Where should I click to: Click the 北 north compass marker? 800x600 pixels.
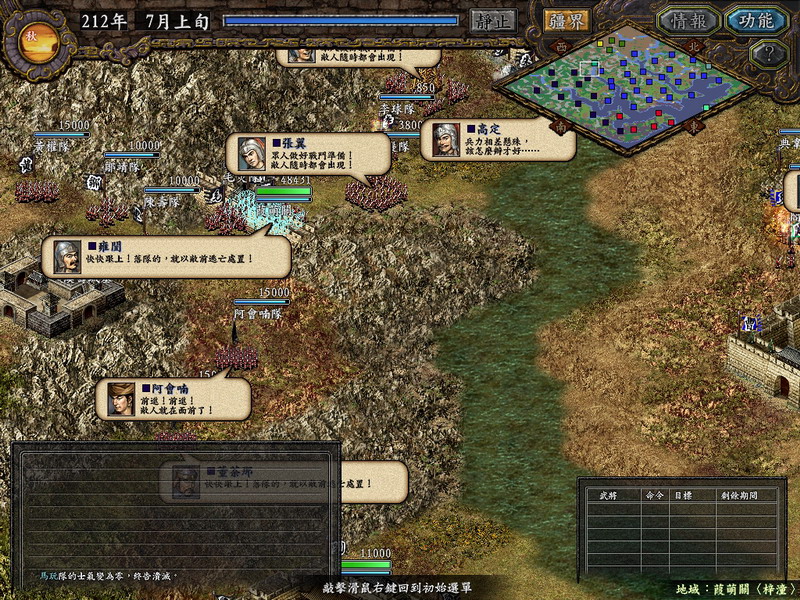[x=695, y=46]
